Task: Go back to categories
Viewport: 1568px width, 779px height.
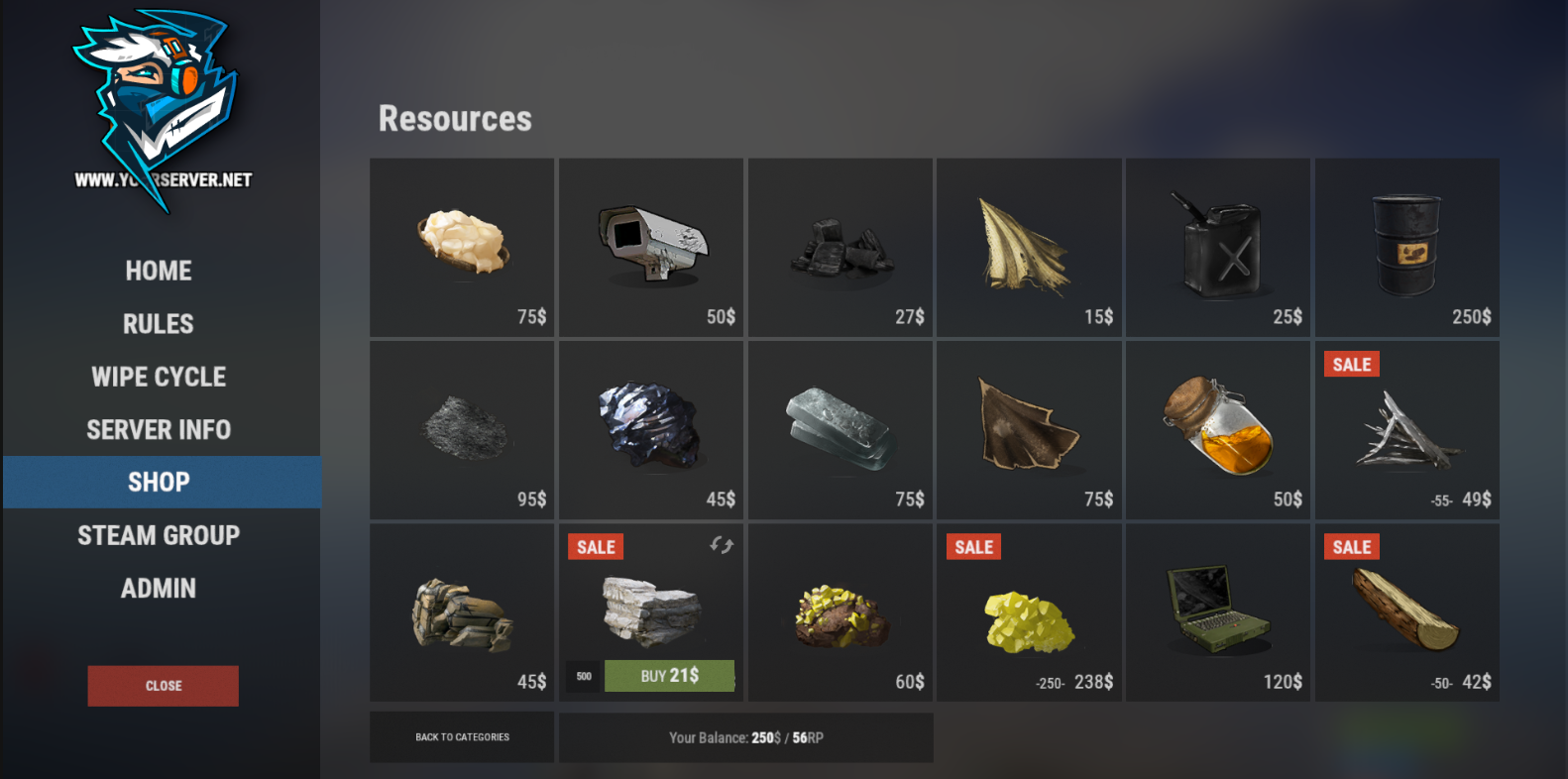Action: (462, 737)
